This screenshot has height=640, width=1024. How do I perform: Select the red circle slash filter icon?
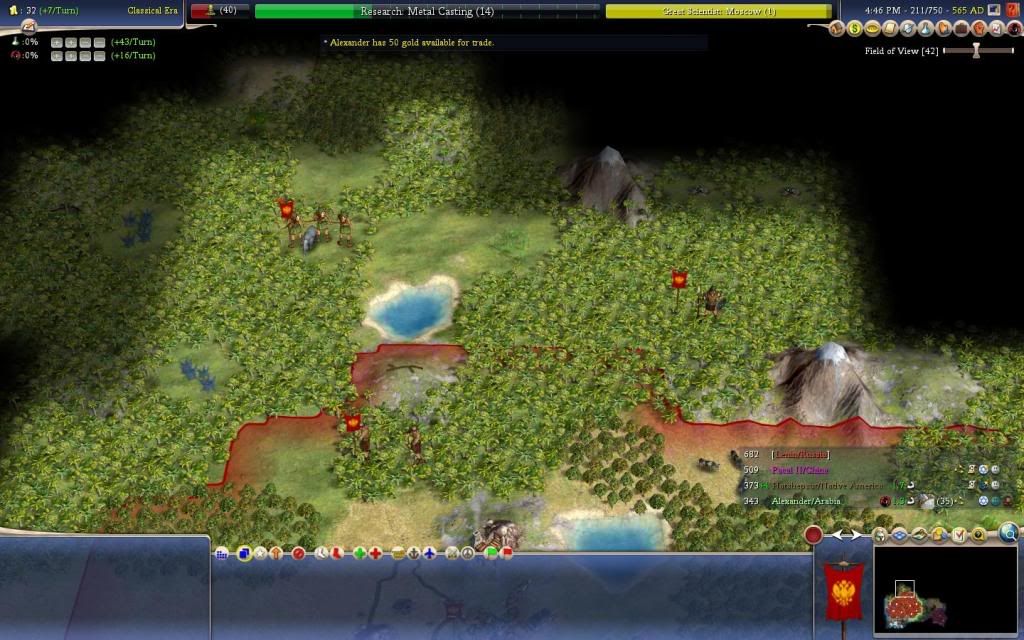click(x=297, y=553)
